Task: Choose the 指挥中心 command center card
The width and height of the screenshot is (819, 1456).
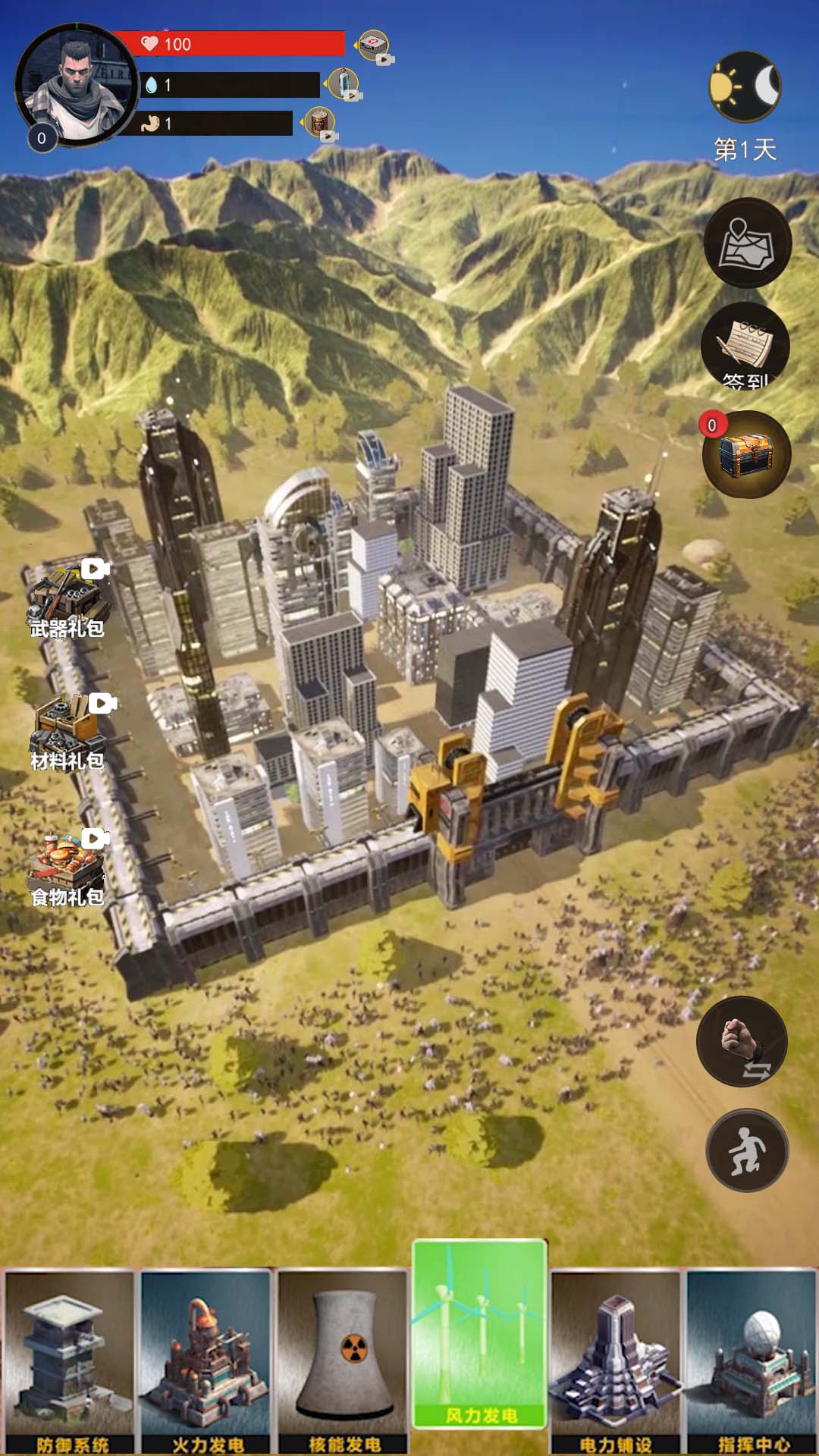Action: pos(752,1361)
